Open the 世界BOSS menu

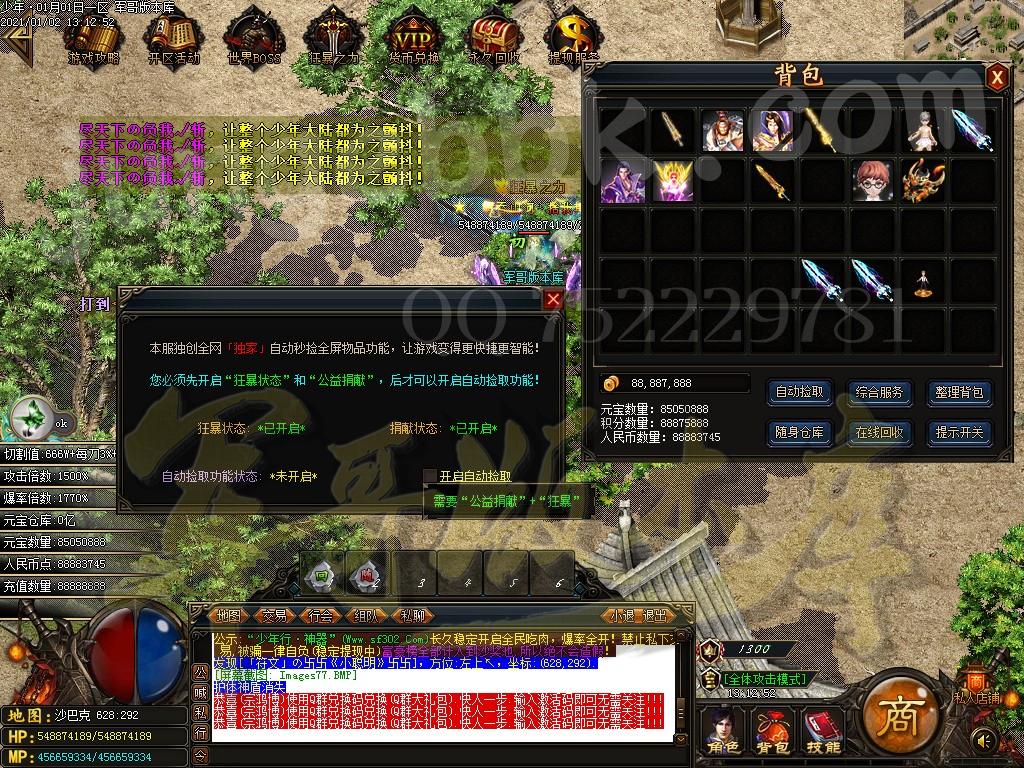(x=253, y=40)
